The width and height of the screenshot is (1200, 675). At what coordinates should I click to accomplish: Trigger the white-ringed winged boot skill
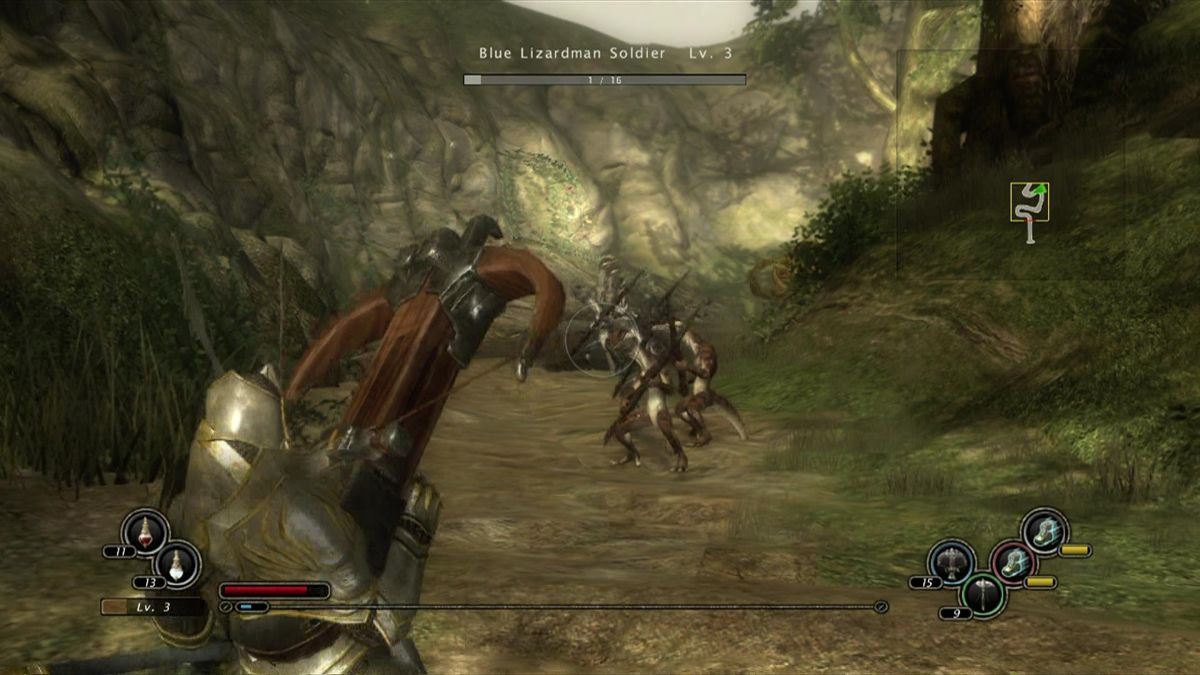[x=1044, y=531]
